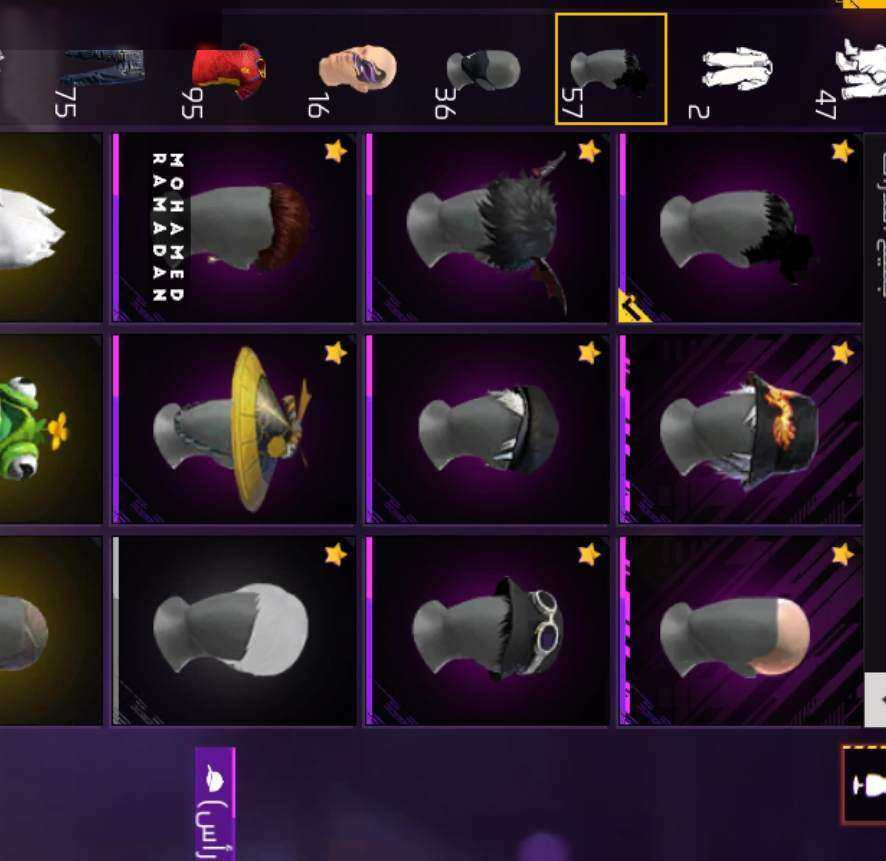
Task: Select the white hair item
Action: [x=234, y=631]
